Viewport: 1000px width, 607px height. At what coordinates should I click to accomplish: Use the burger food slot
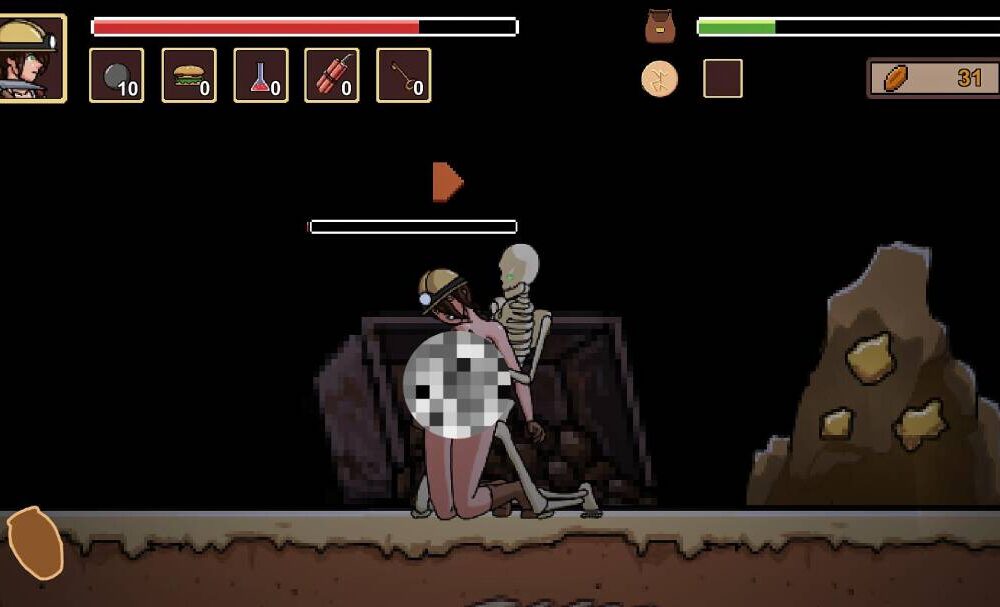point(189,75)
